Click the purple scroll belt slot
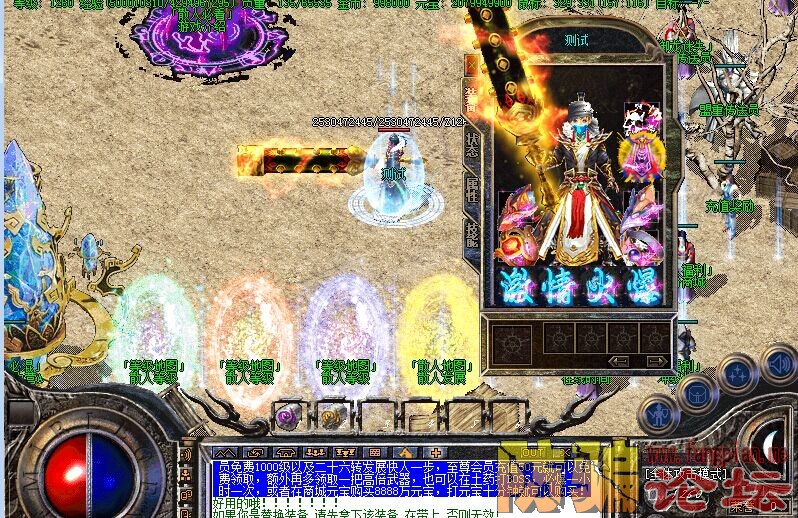The image size is (798, 518). pos(287,414)
